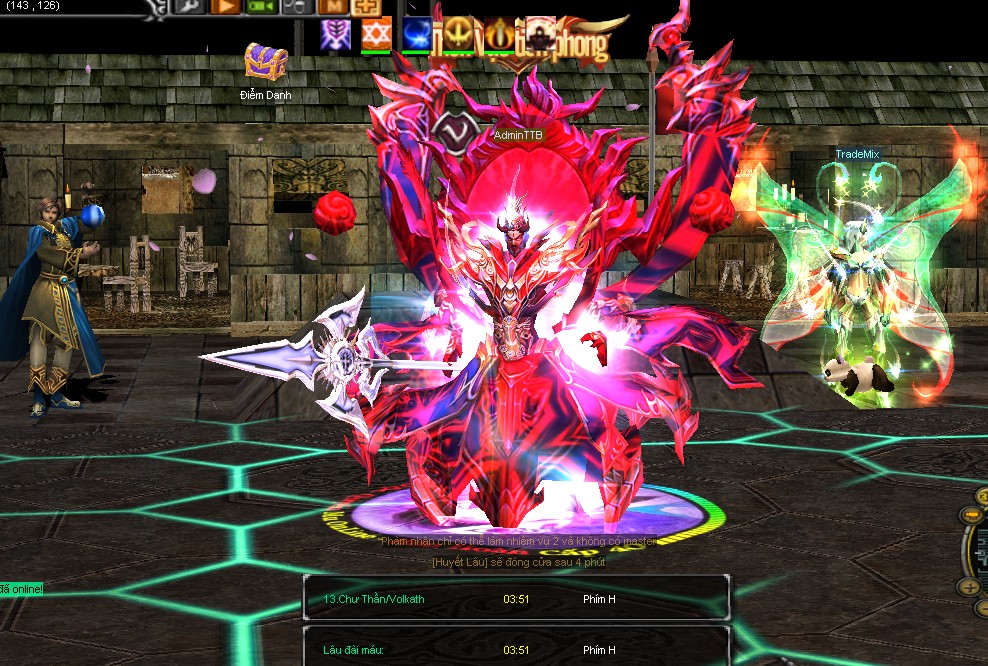Select the Lâu đài máu event row
This screenshot has height=666, width=988.
pyautogui.click(x=516, y=649)
